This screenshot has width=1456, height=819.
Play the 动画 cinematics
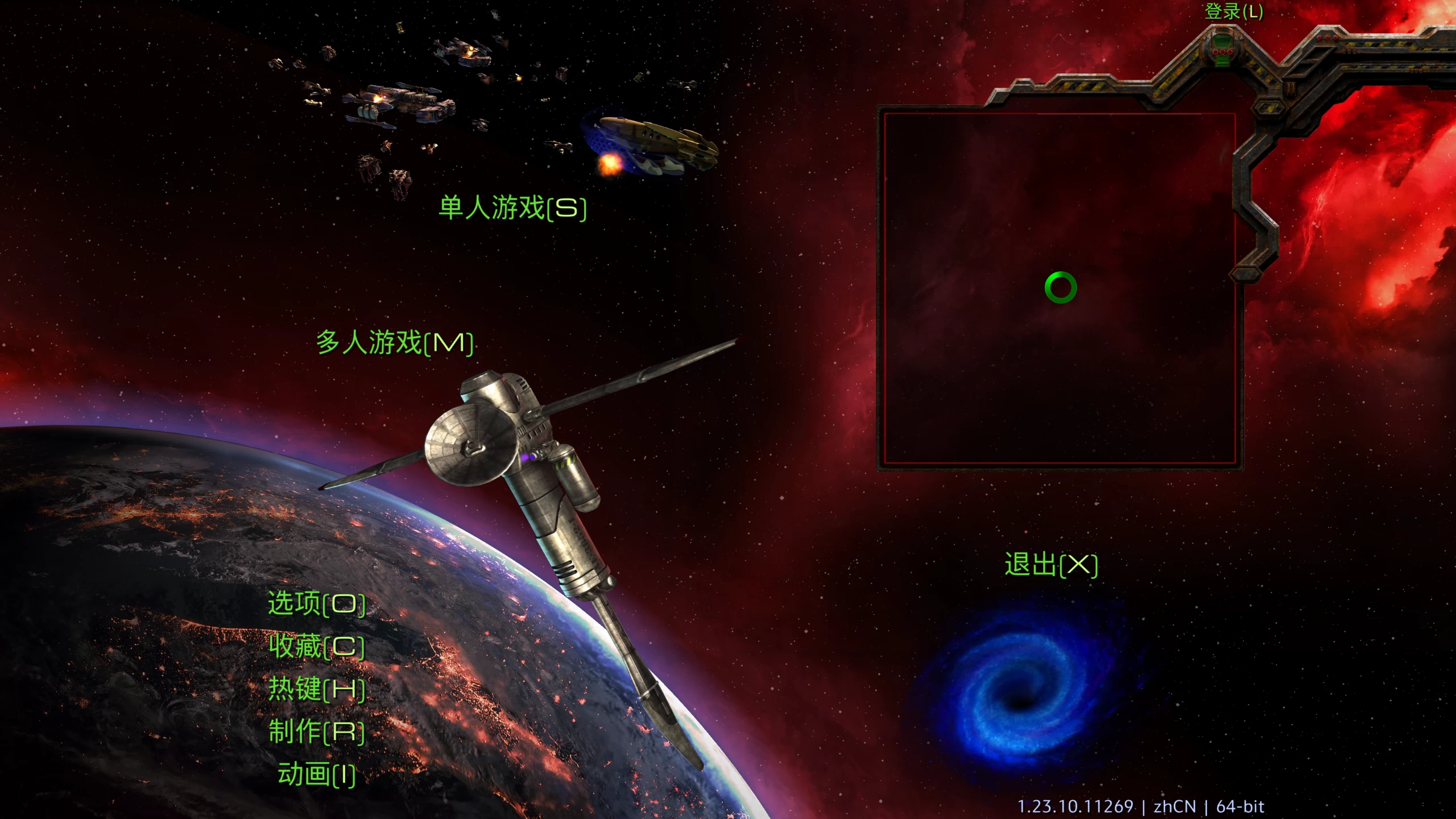[317, 775]
